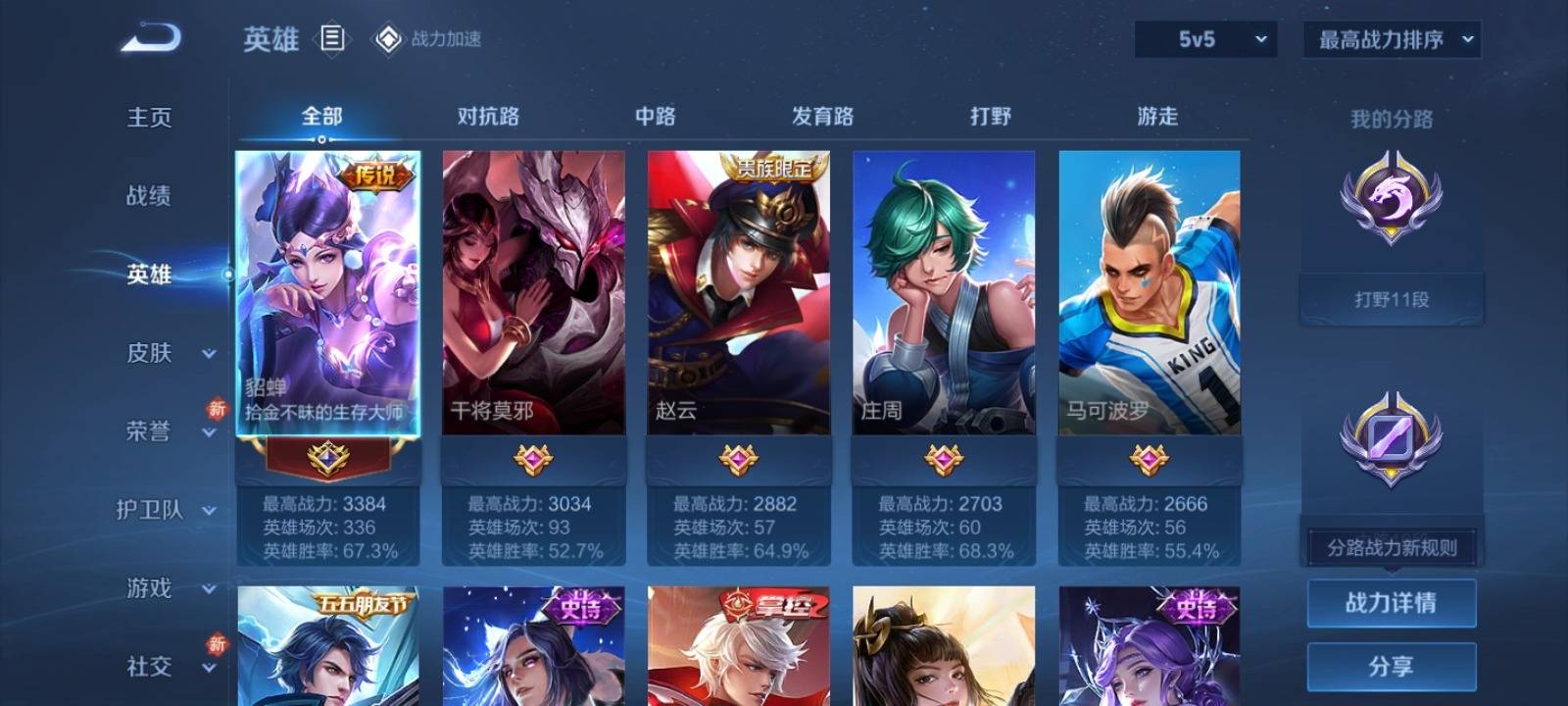Expand the 皮肤 skins menu
The width and height of the screenshot is (1568, 706).
tap(167, 353)
